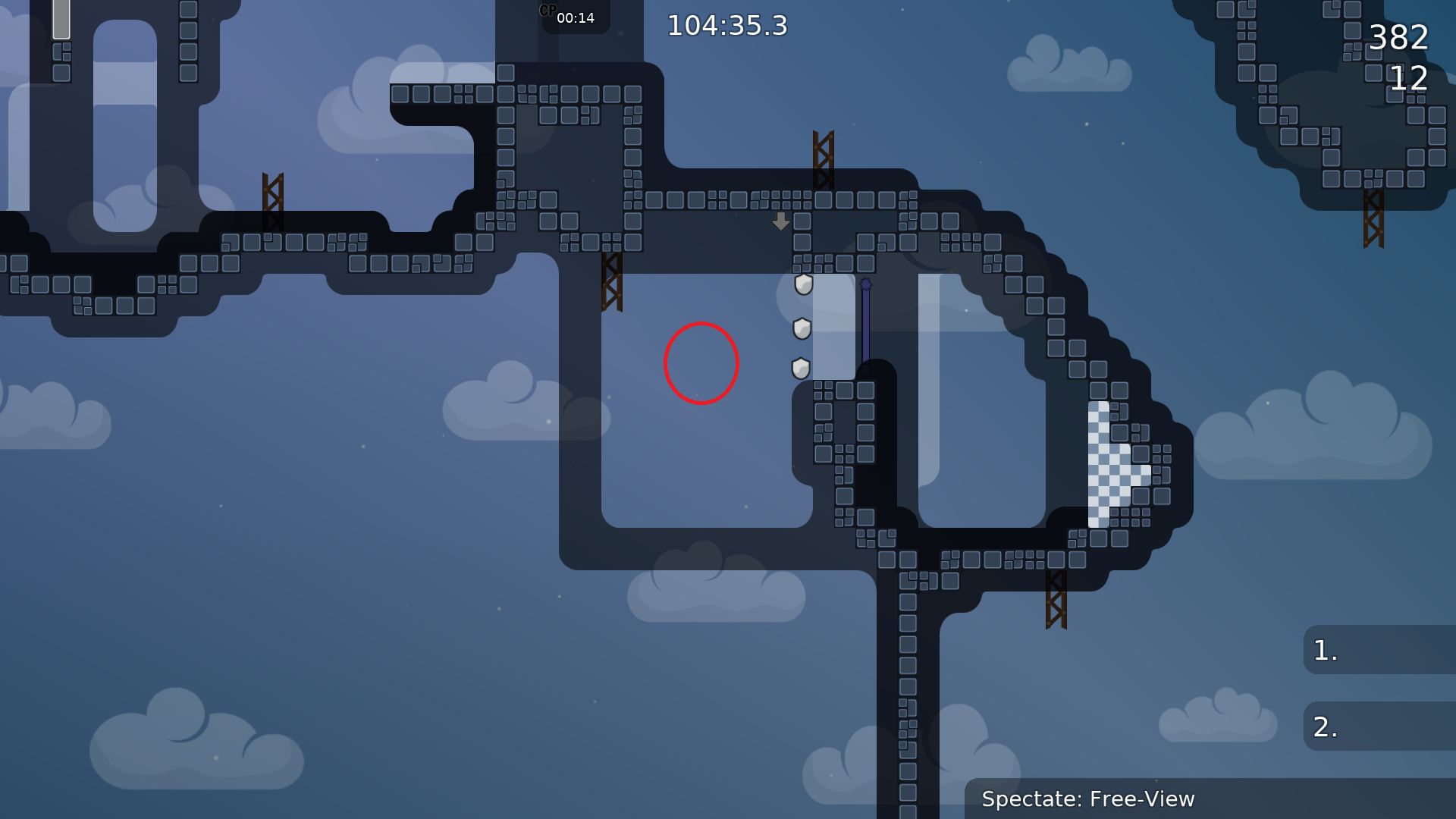This screenshot has height=819, width=1456.
Task: Toggle the race timer 104:35.3
Action: (727, 25)
